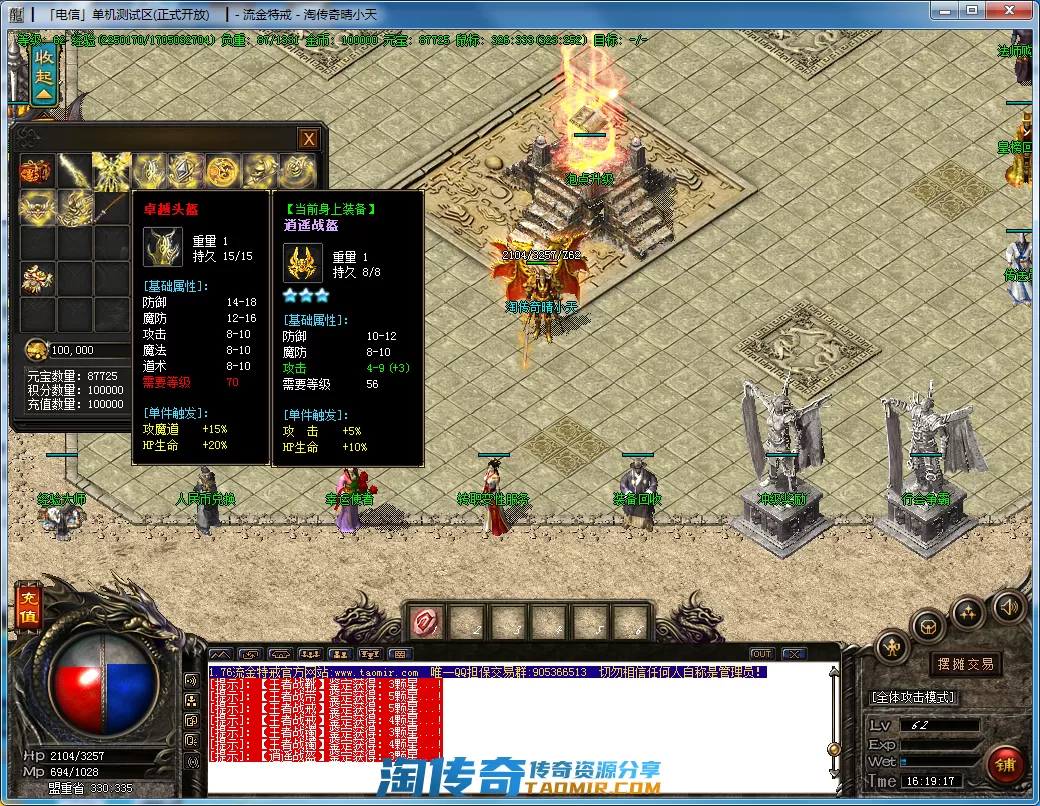Viewport: 1040px width, 806px height.
Task: Open the skills sparkle round icon
Action: pos(967,611)
